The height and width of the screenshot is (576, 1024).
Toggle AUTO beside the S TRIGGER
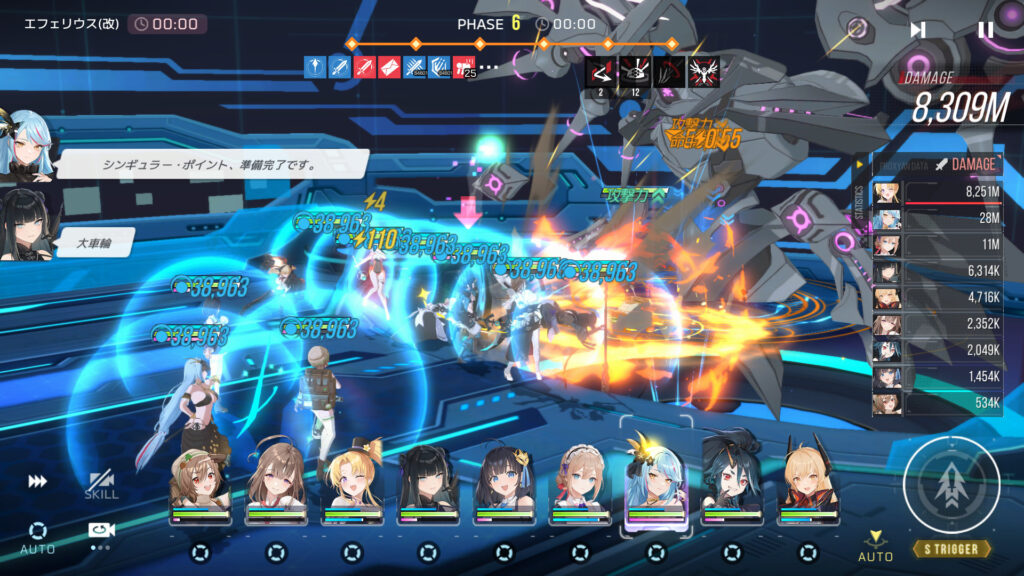876,545
